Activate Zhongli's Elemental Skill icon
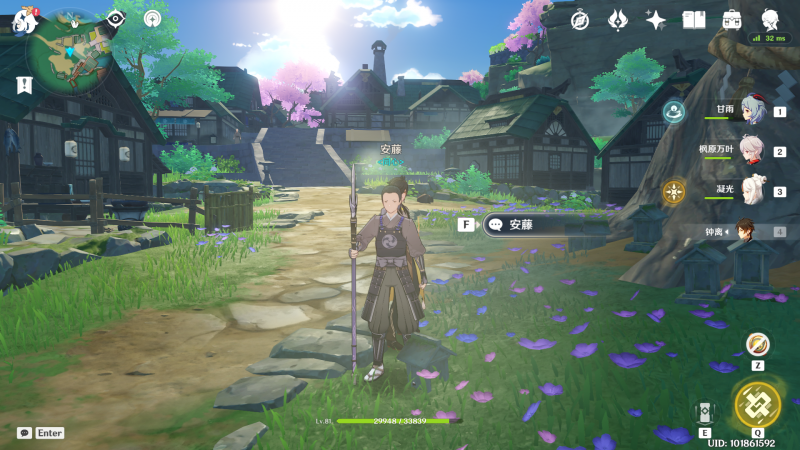 [x=704, y=412]
